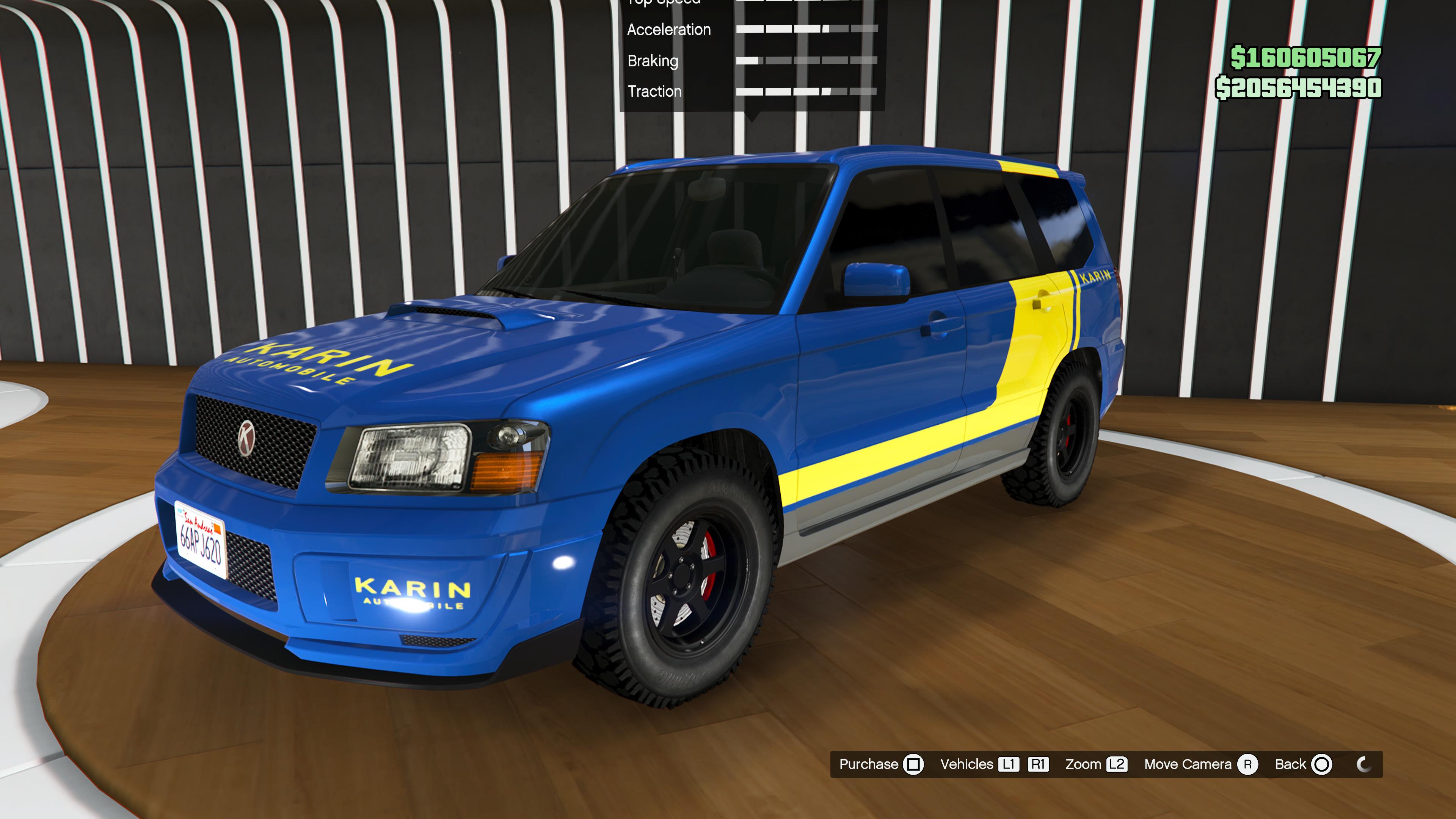The height and width of the screenshot is (819, 1456).
Task: Go Back from the vehicle showroom
Action: (1303, 764)
